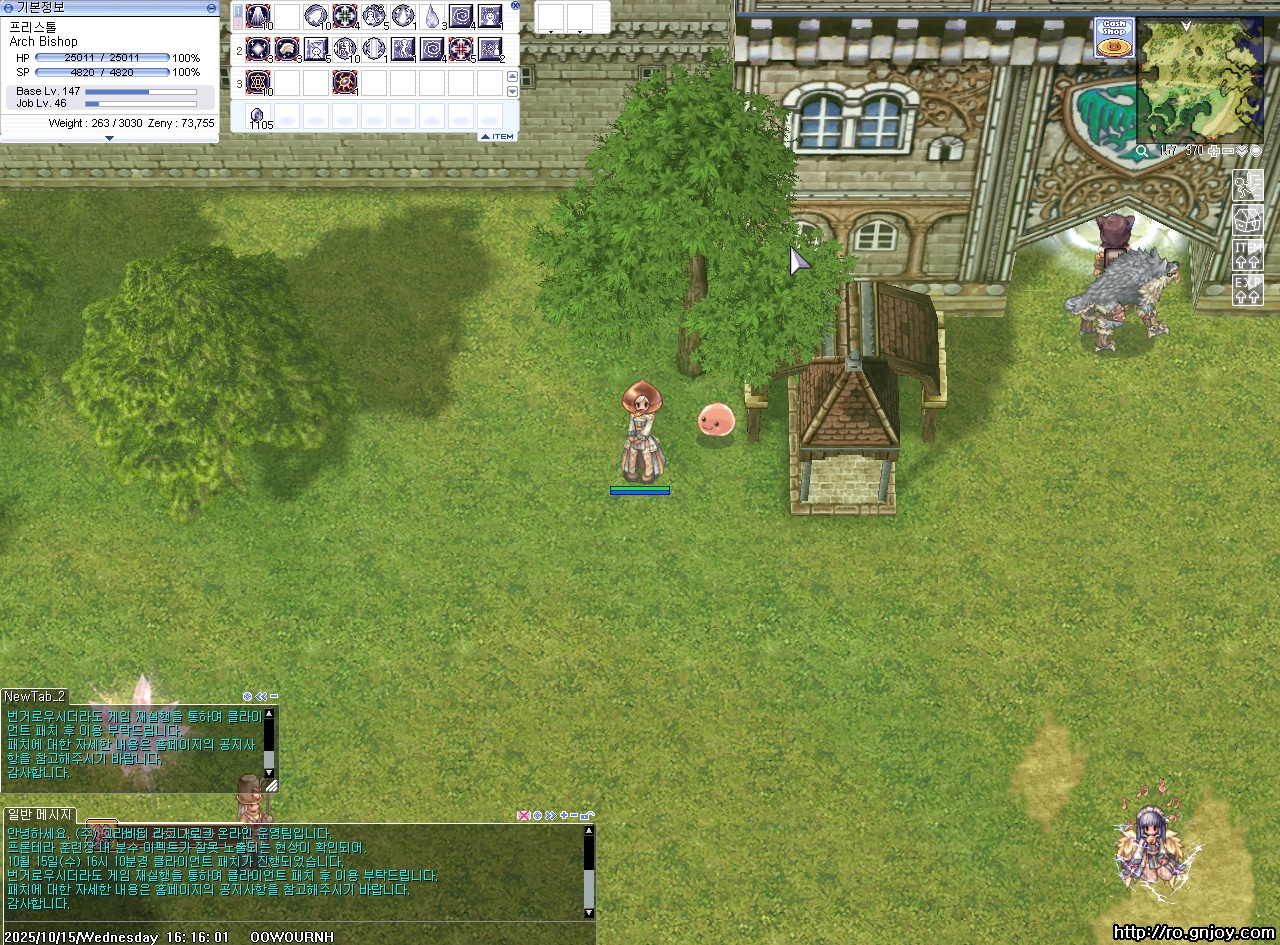Select the 일반 메시지 chat tab
The image size is (1280, 945).
pyautogui.click(x=39, y=814)
